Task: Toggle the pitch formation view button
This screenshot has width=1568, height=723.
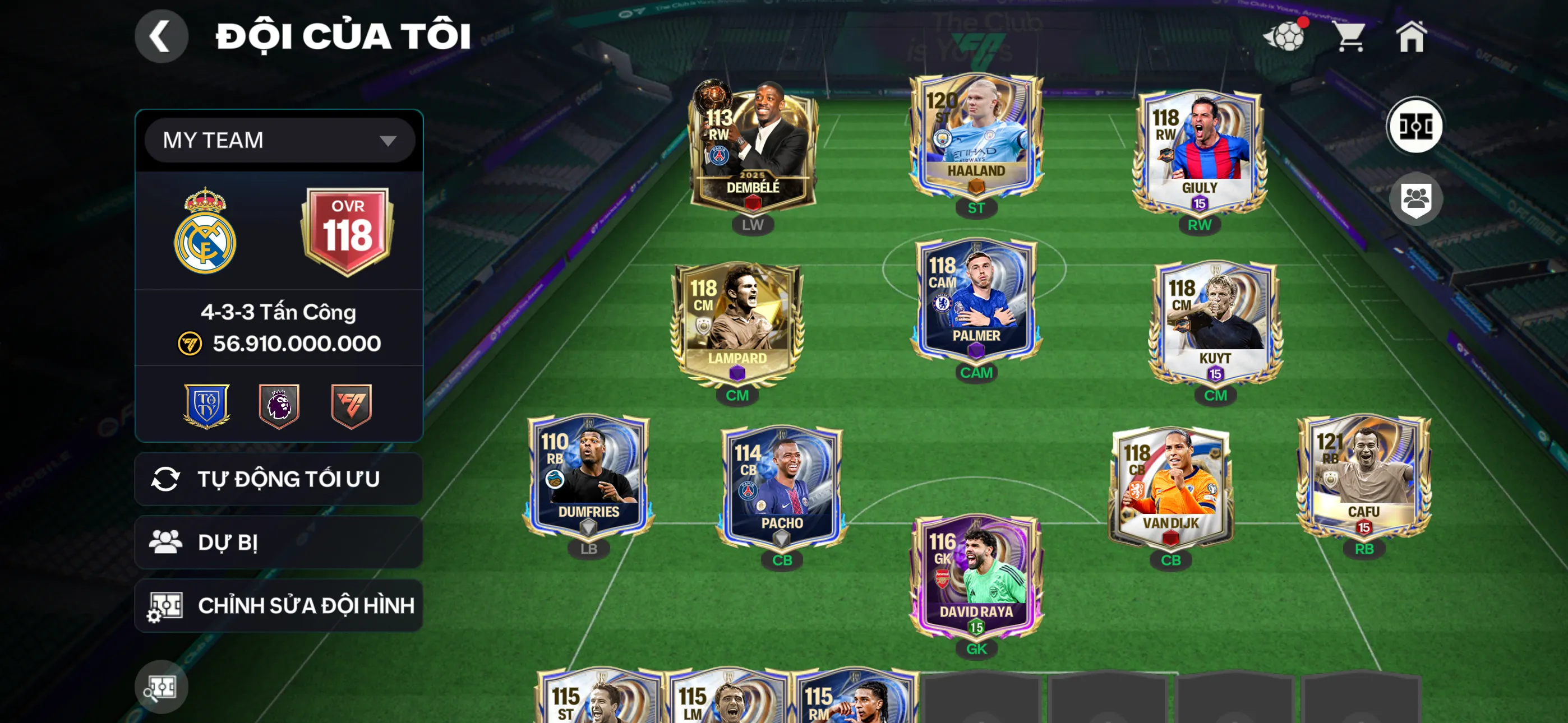Action: pyautogui.click(x=1414, y=127)
